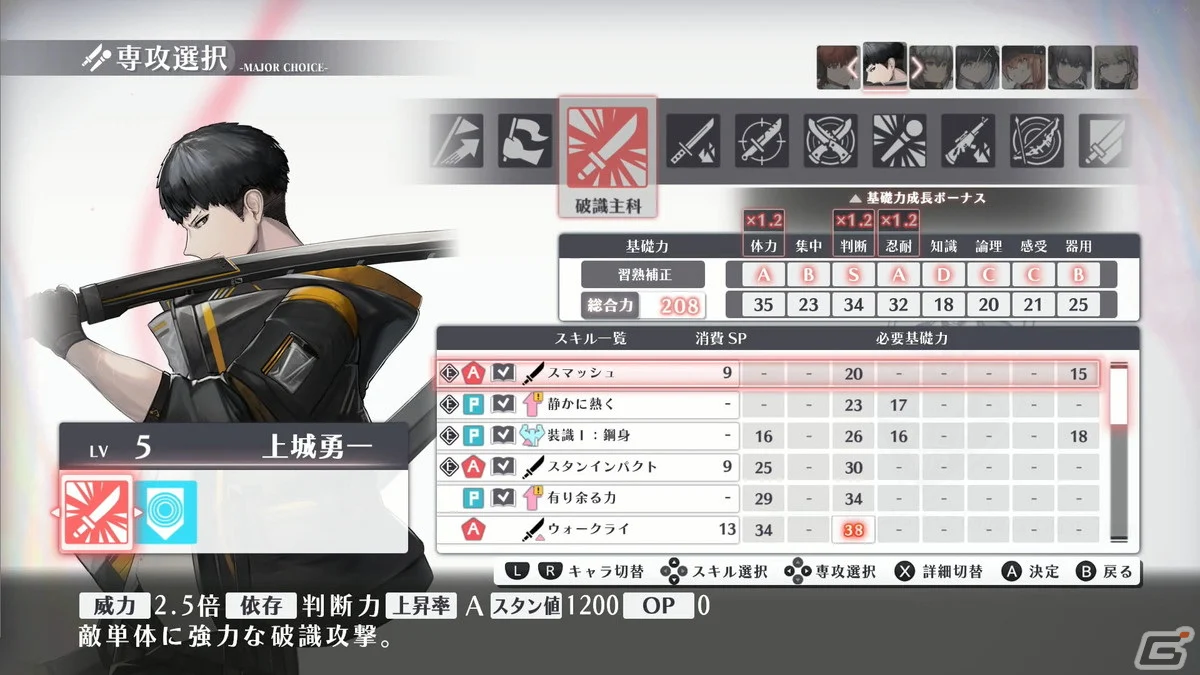Pick the 有り余る力 passive skill
Viewport: 1200px width, 675px height.
pos(590,497)
